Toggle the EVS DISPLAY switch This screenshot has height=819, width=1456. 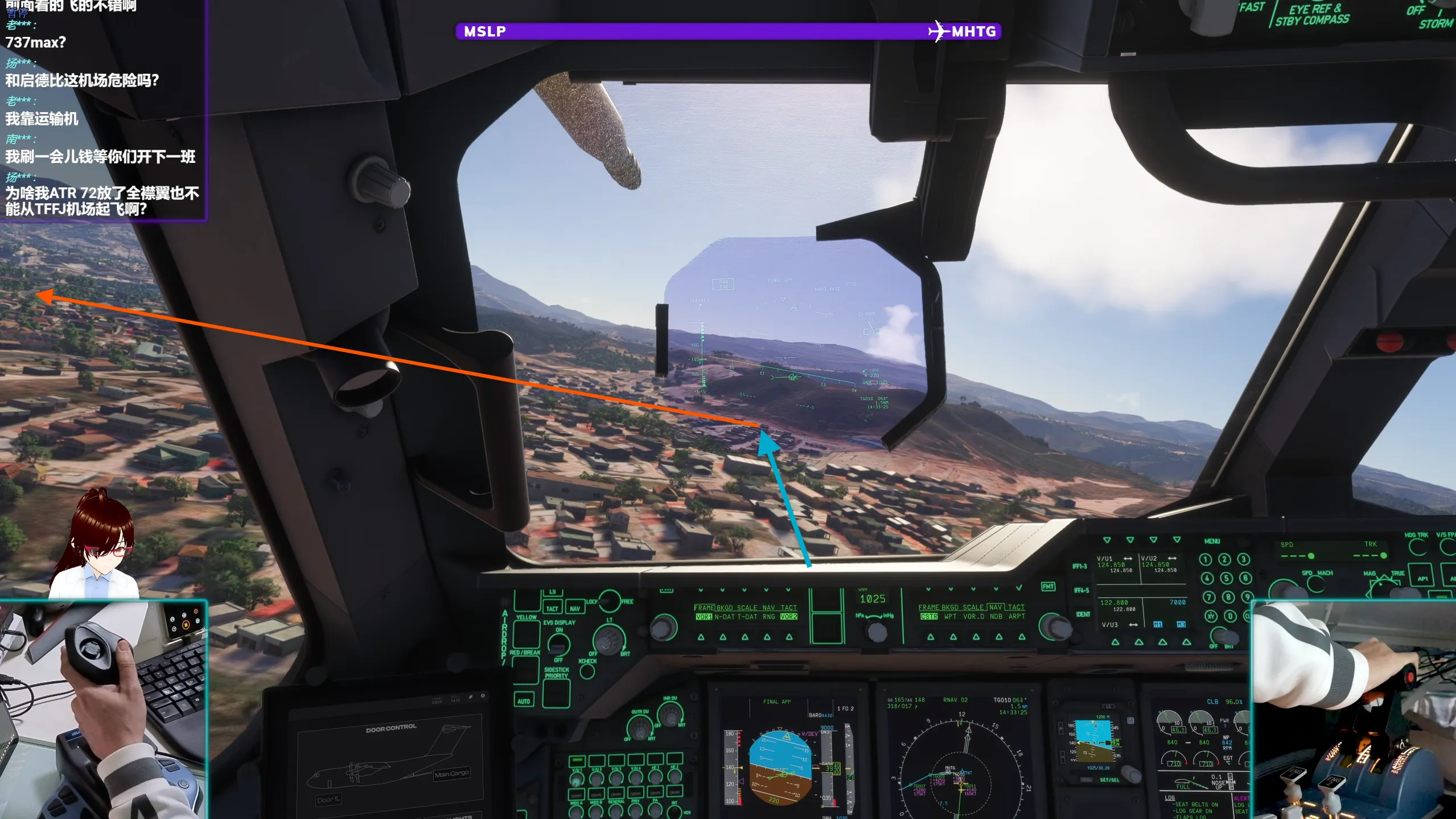[x=558, y=644]
